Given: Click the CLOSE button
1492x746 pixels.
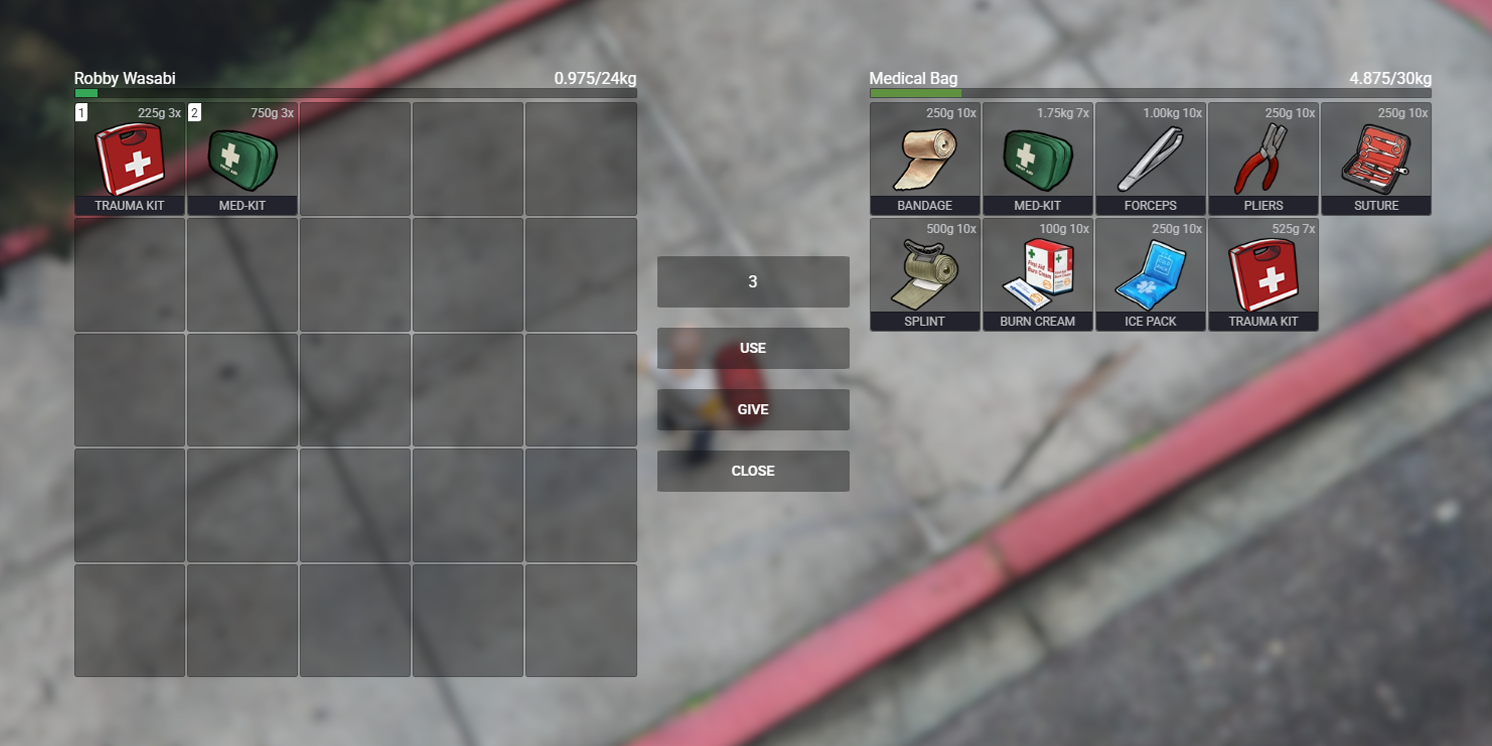Looking at the screenshot, I should 753,470.
